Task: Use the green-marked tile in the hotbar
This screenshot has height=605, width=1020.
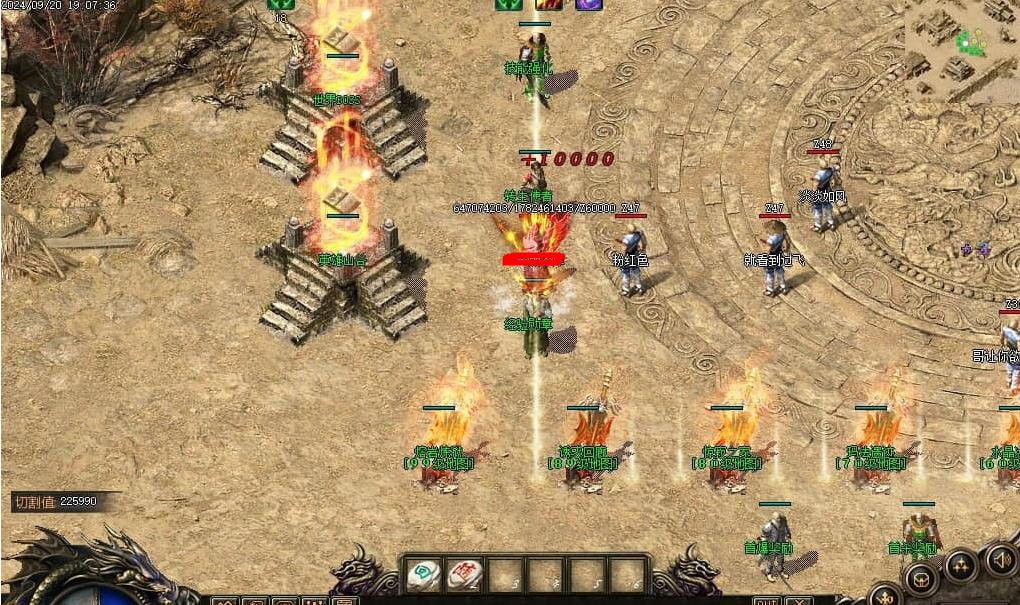Action: tap(424, 574)
